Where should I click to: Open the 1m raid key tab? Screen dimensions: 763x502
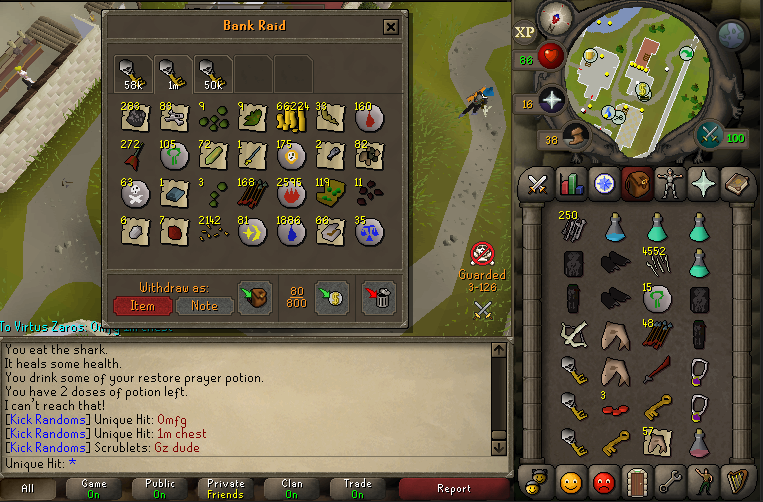click(170, 73)
